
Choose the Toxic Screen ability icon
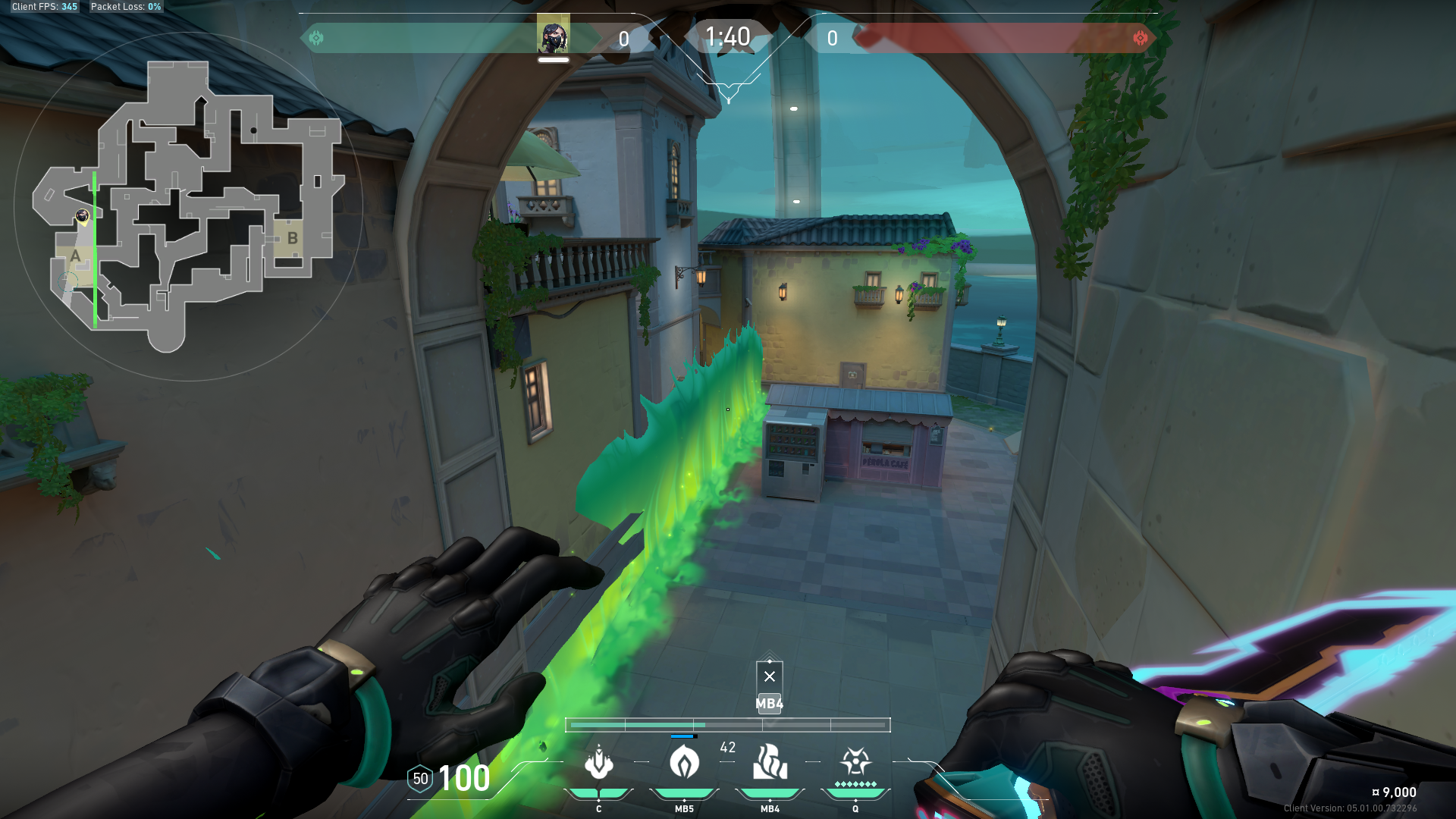coord(770,763)
